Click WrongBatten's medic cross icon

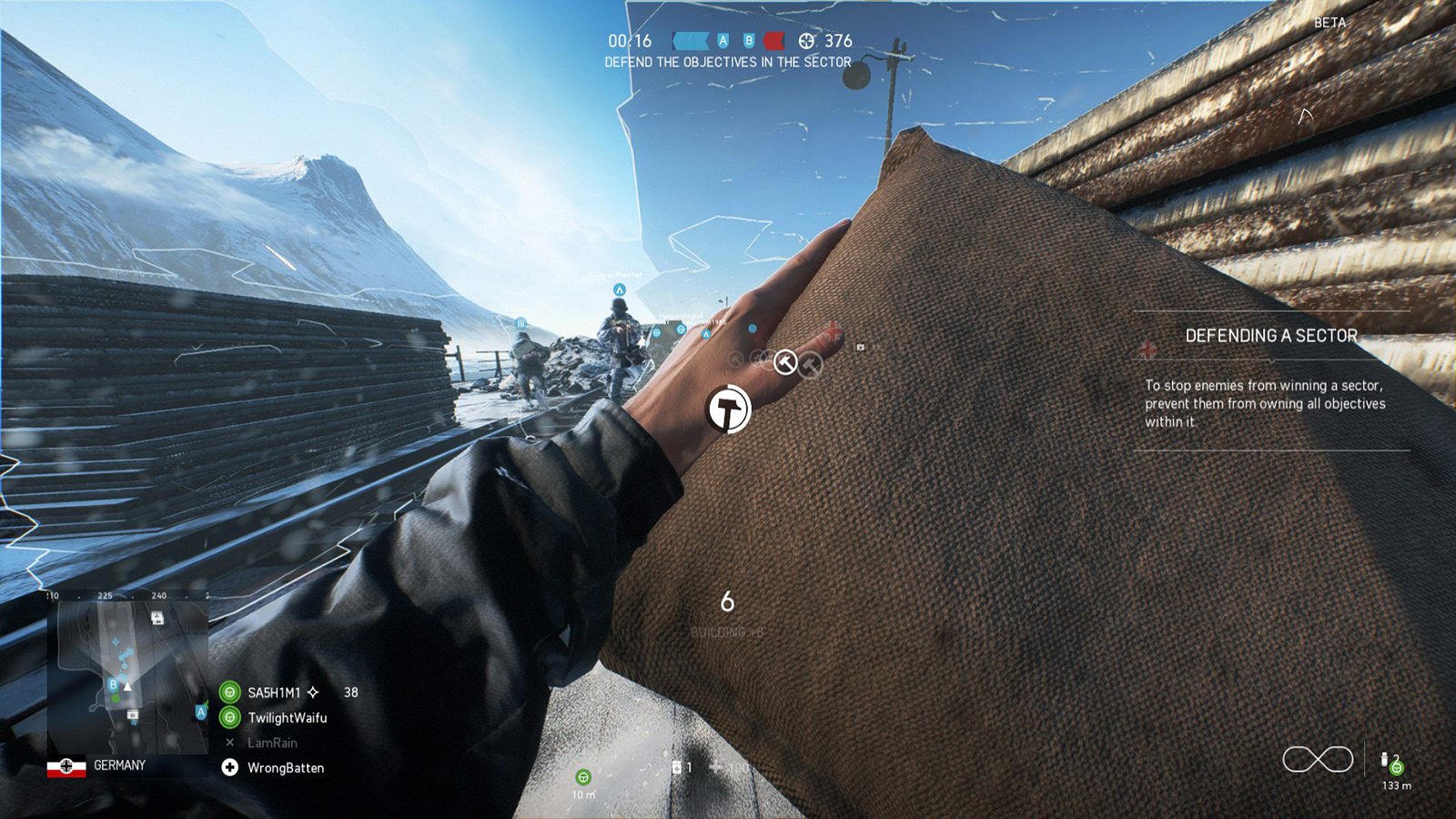(x=230, y=768)
